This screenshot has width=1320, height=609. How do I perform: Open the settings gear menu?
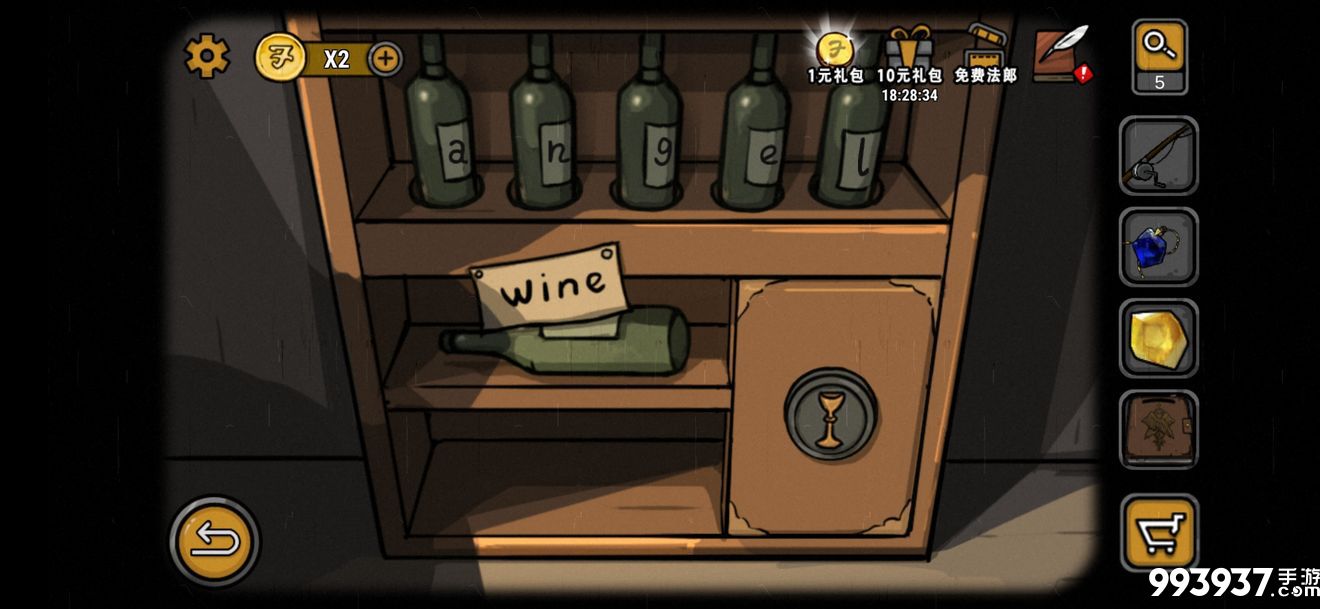point(207,57)
